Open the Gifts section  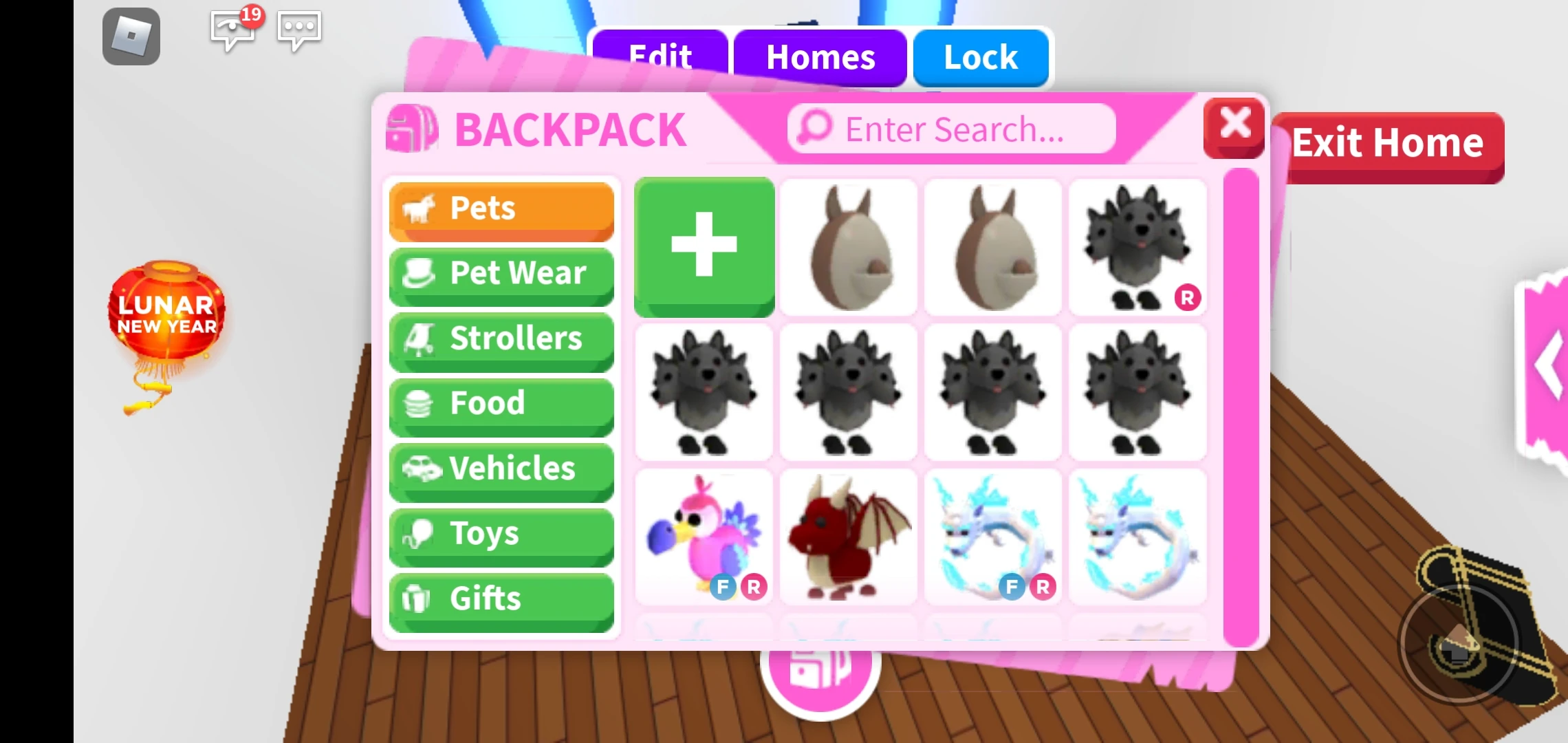pos(501,597)
